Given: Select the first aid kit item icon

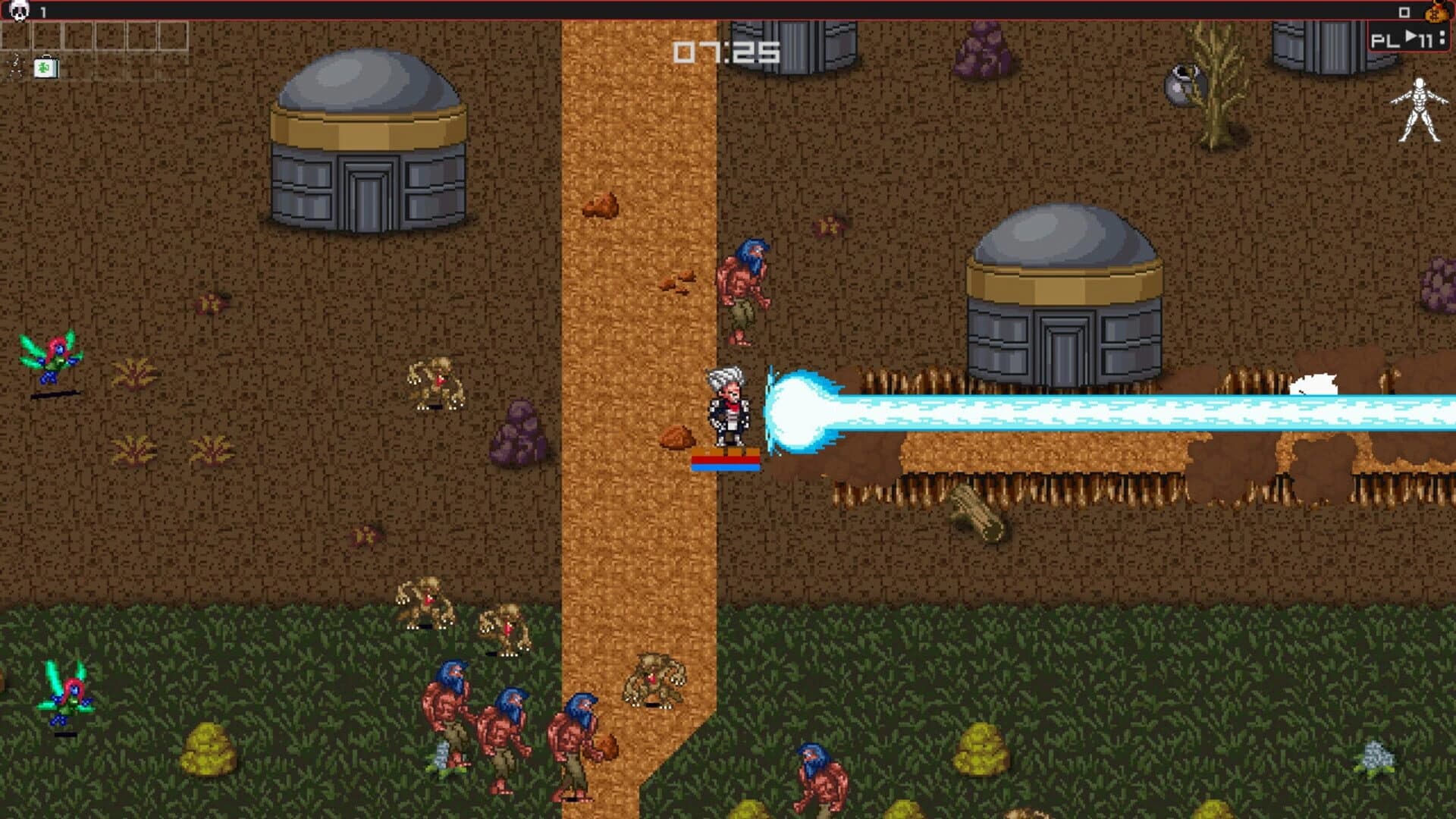Looking at the screenshot, I should (x=45, y=68).
